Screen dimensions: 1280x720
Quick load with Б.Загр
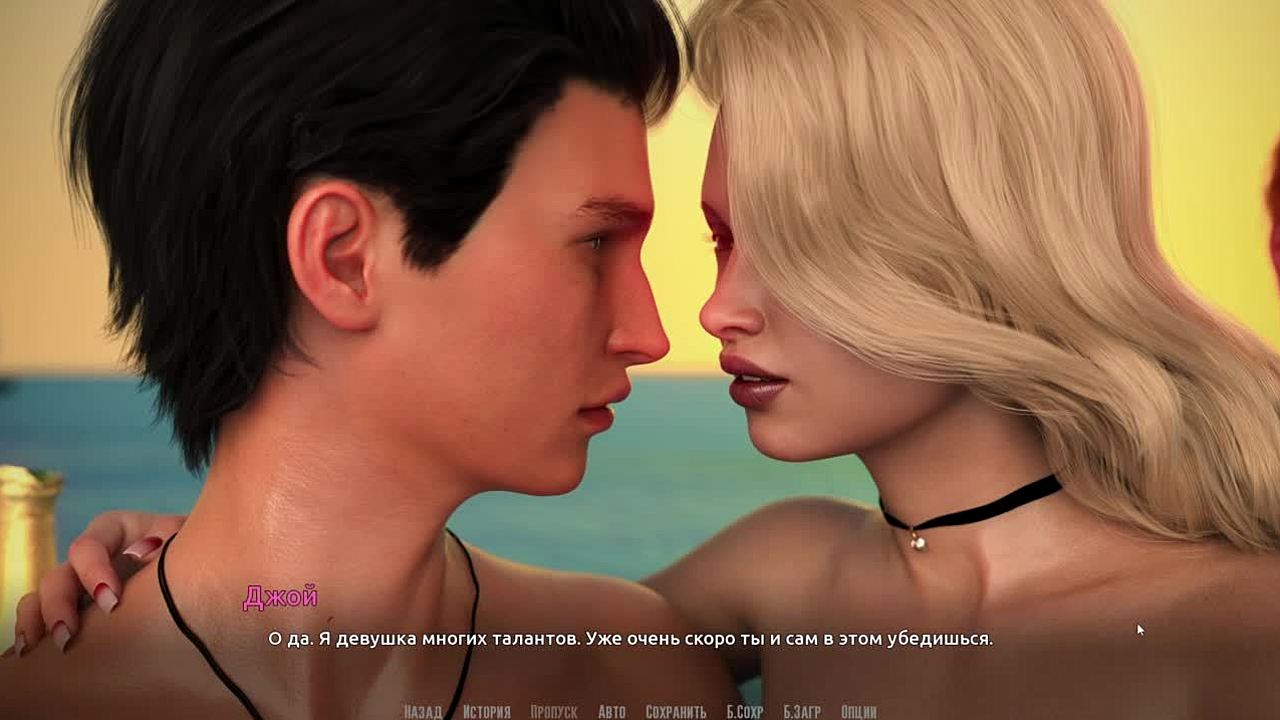(x=801, y=712)
